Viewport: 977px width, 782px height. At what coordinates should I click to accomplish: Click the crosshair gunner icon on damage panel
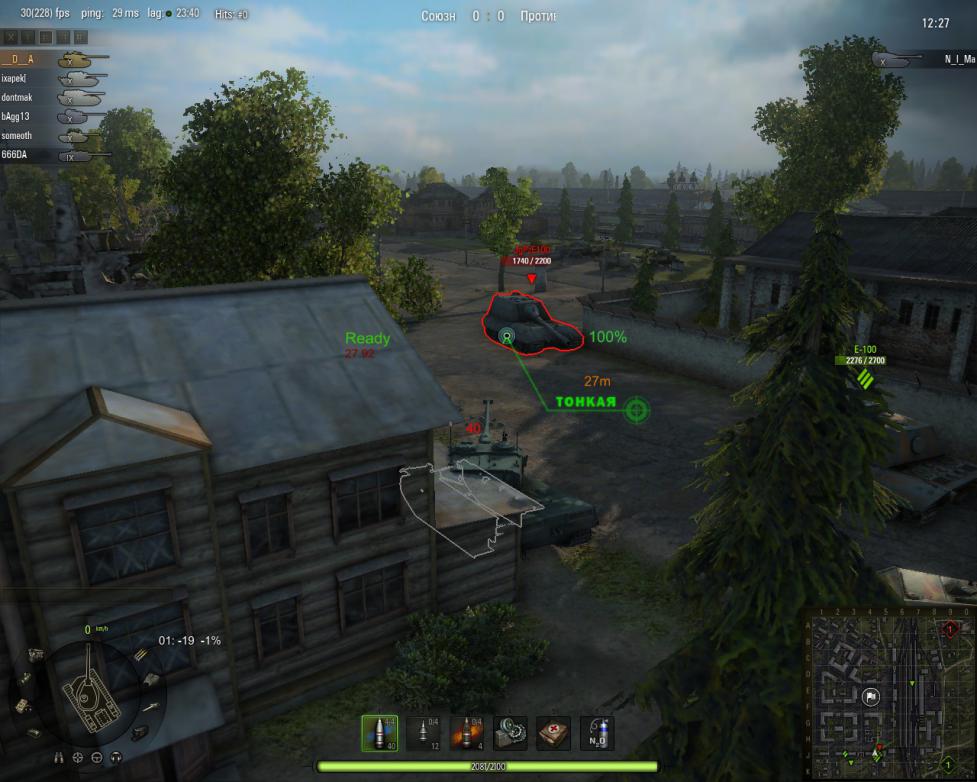click(80, 759)
